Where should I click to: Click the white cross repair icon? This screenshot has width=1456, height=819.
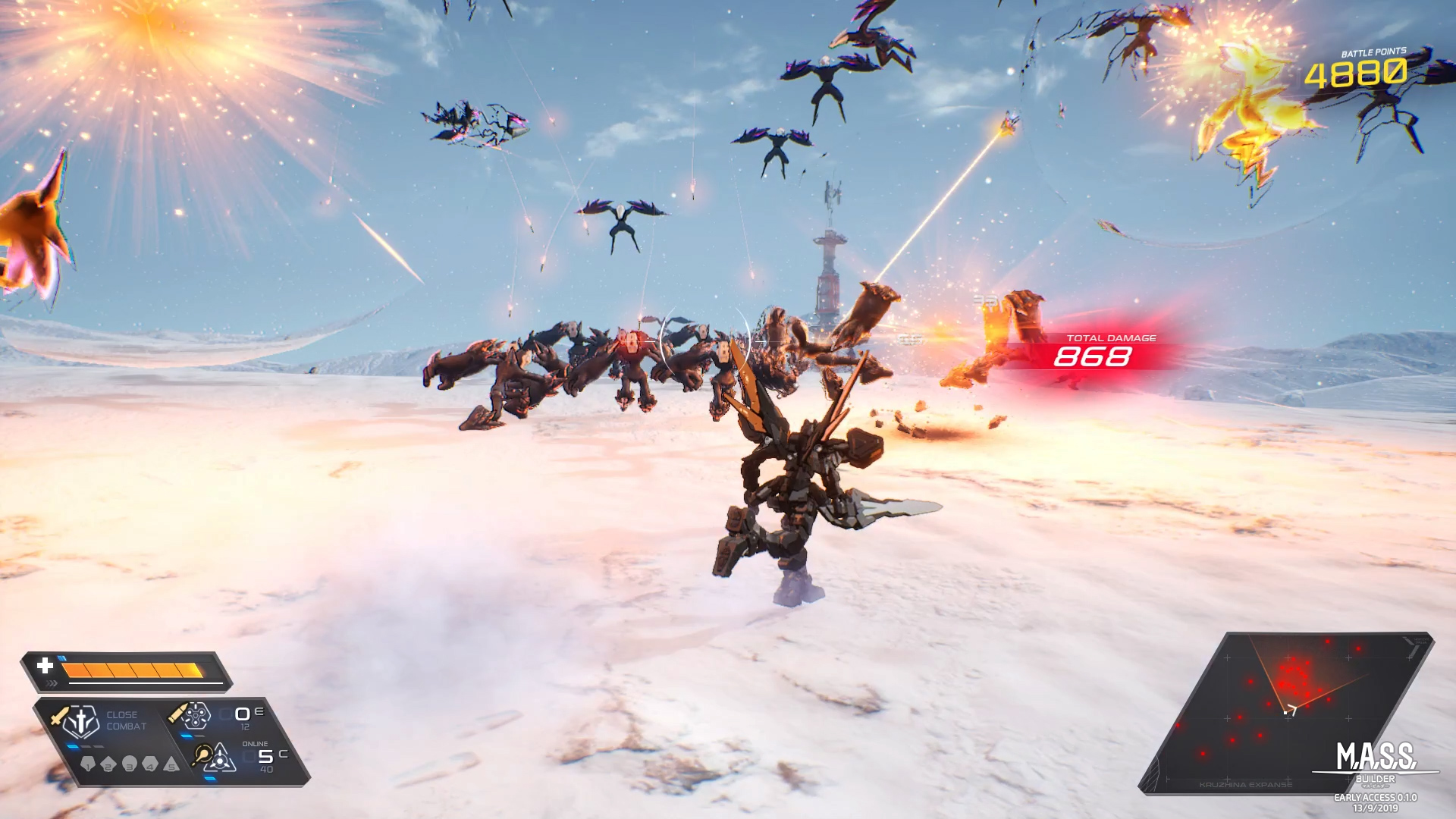[45, 666]
